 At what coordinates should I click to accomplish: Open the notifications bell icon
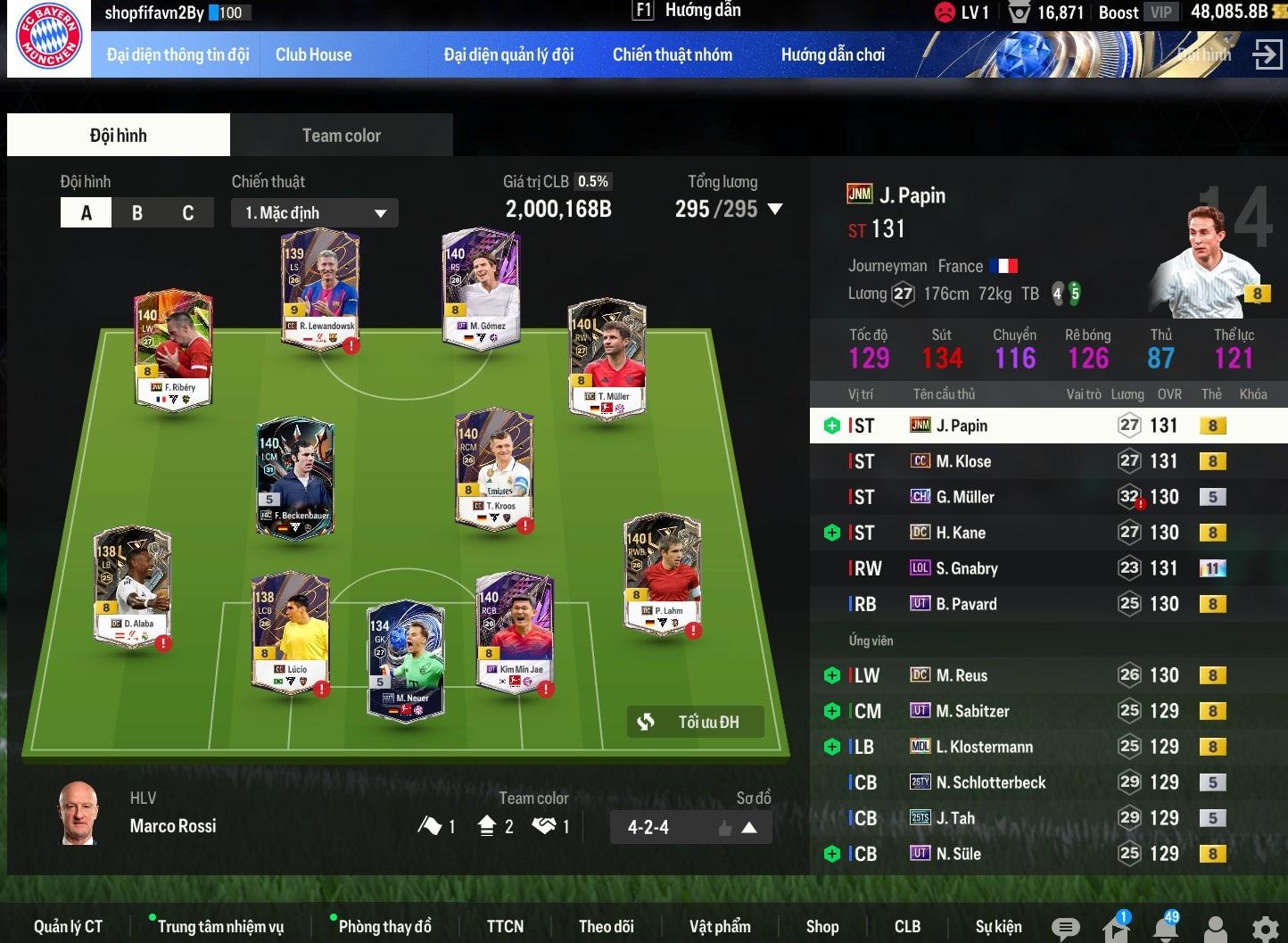1165,928
